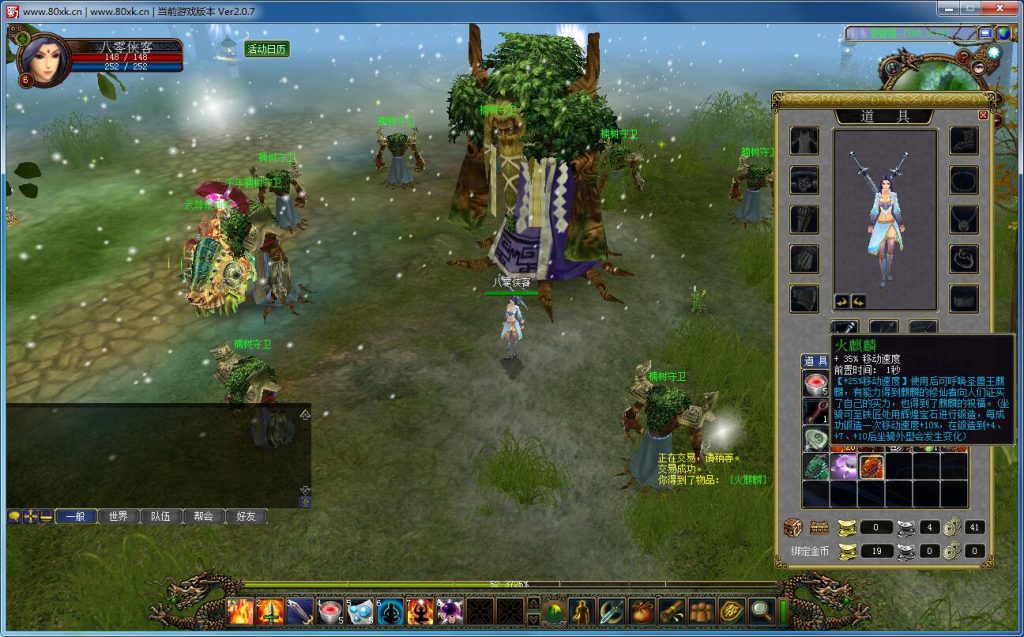Click the magnifying glass icon in the bottom bar

pyautogui.click(x=760, y=610)
